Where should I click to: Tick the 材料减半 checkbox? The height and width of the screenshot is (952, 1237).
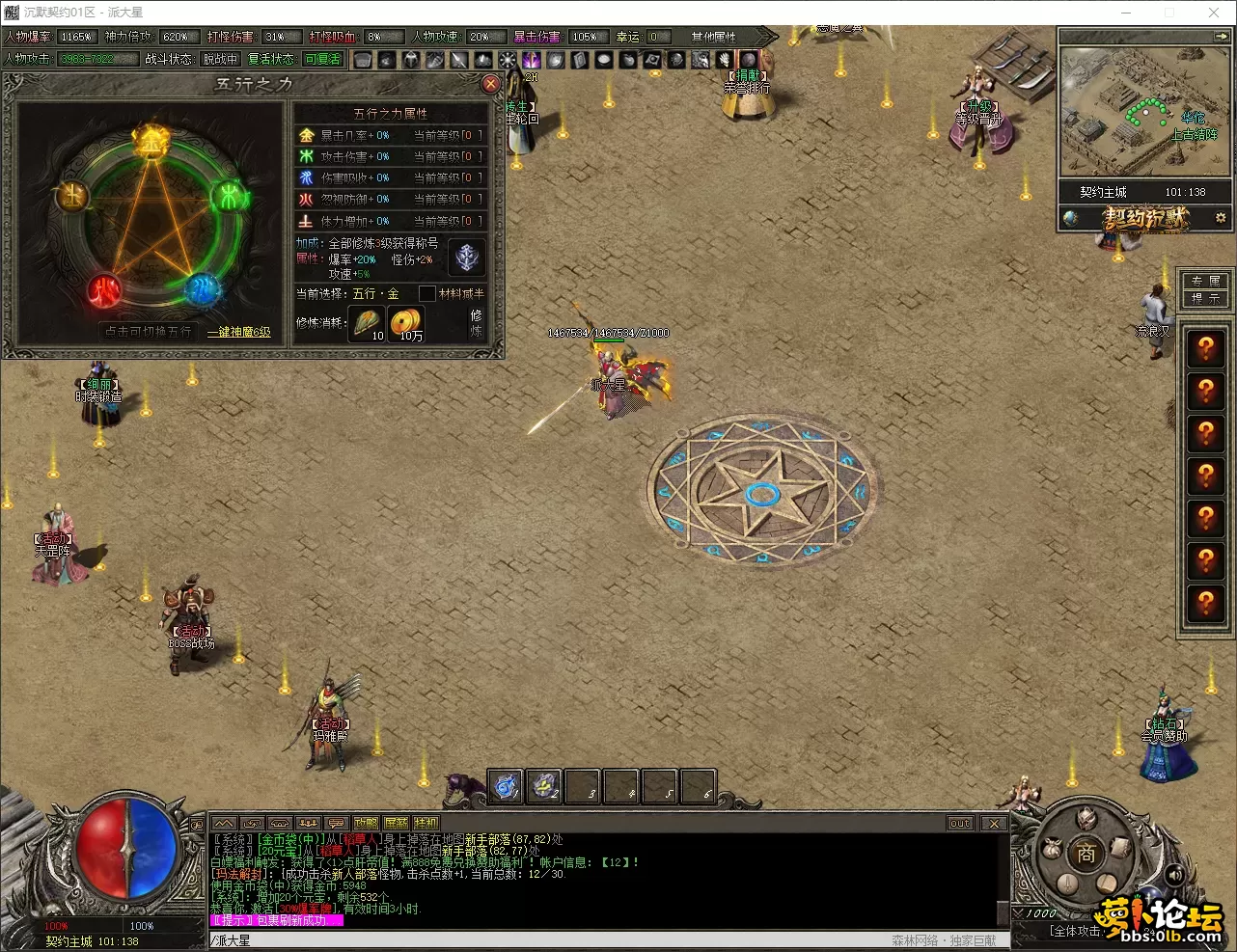pyautogui.click(x=426, y=293)
